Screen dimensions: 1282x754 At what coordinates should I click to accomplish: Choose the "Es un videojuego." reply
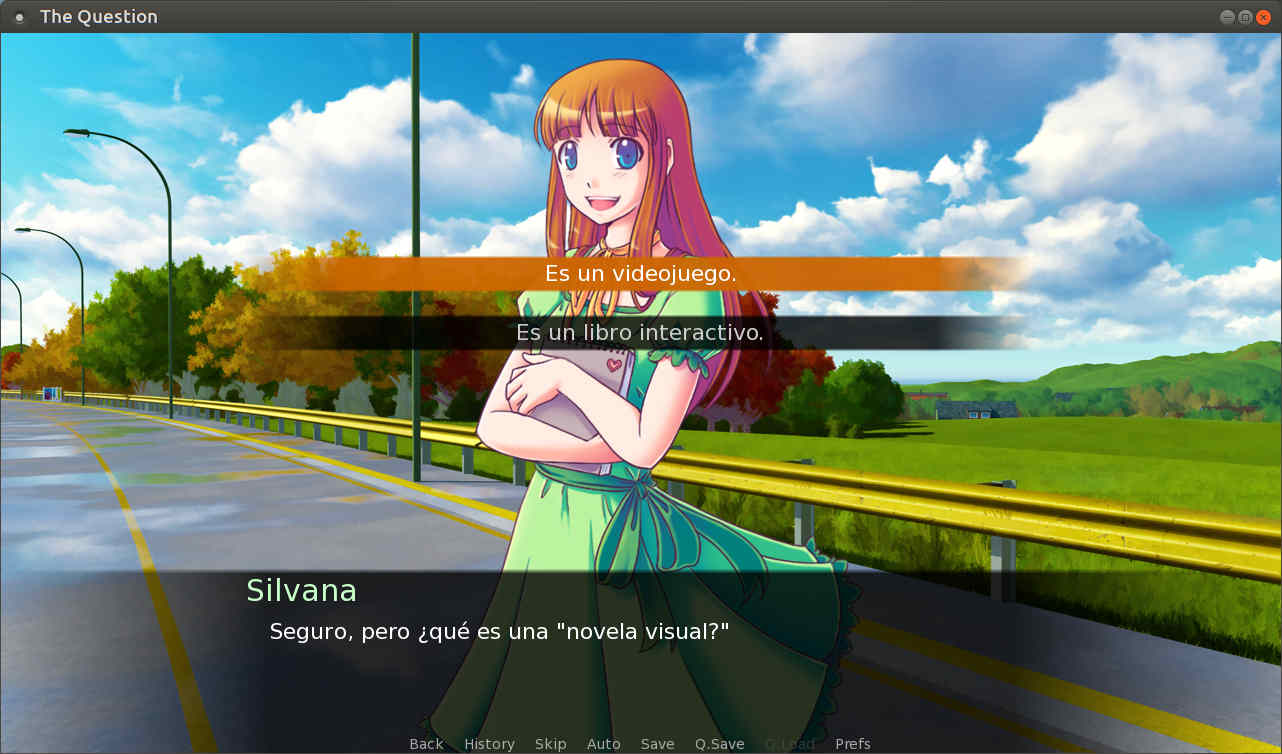click(x=640, y=273)
